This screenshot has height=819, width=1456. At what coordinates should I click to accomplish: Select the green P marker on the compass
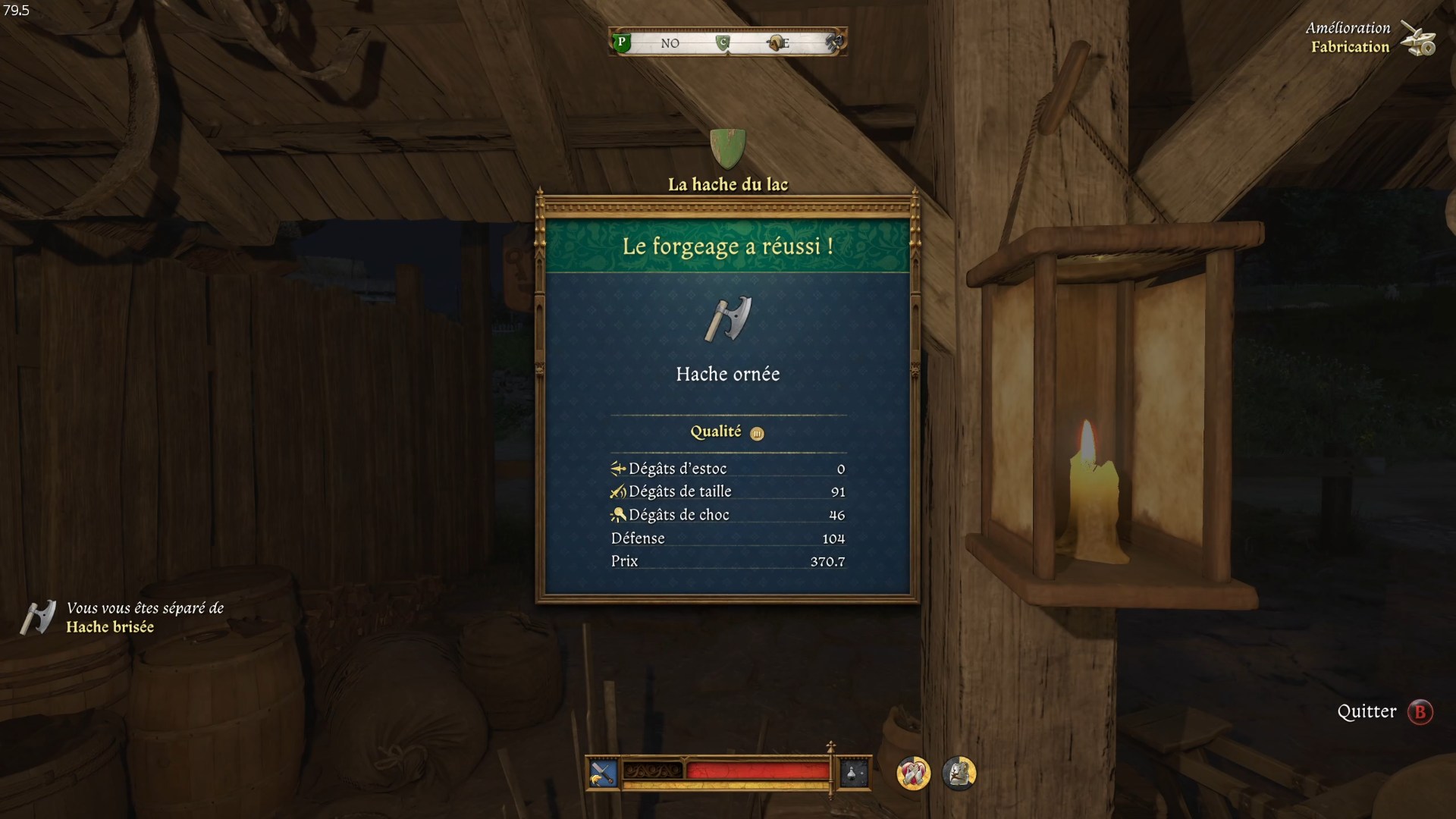coord(621,43)
